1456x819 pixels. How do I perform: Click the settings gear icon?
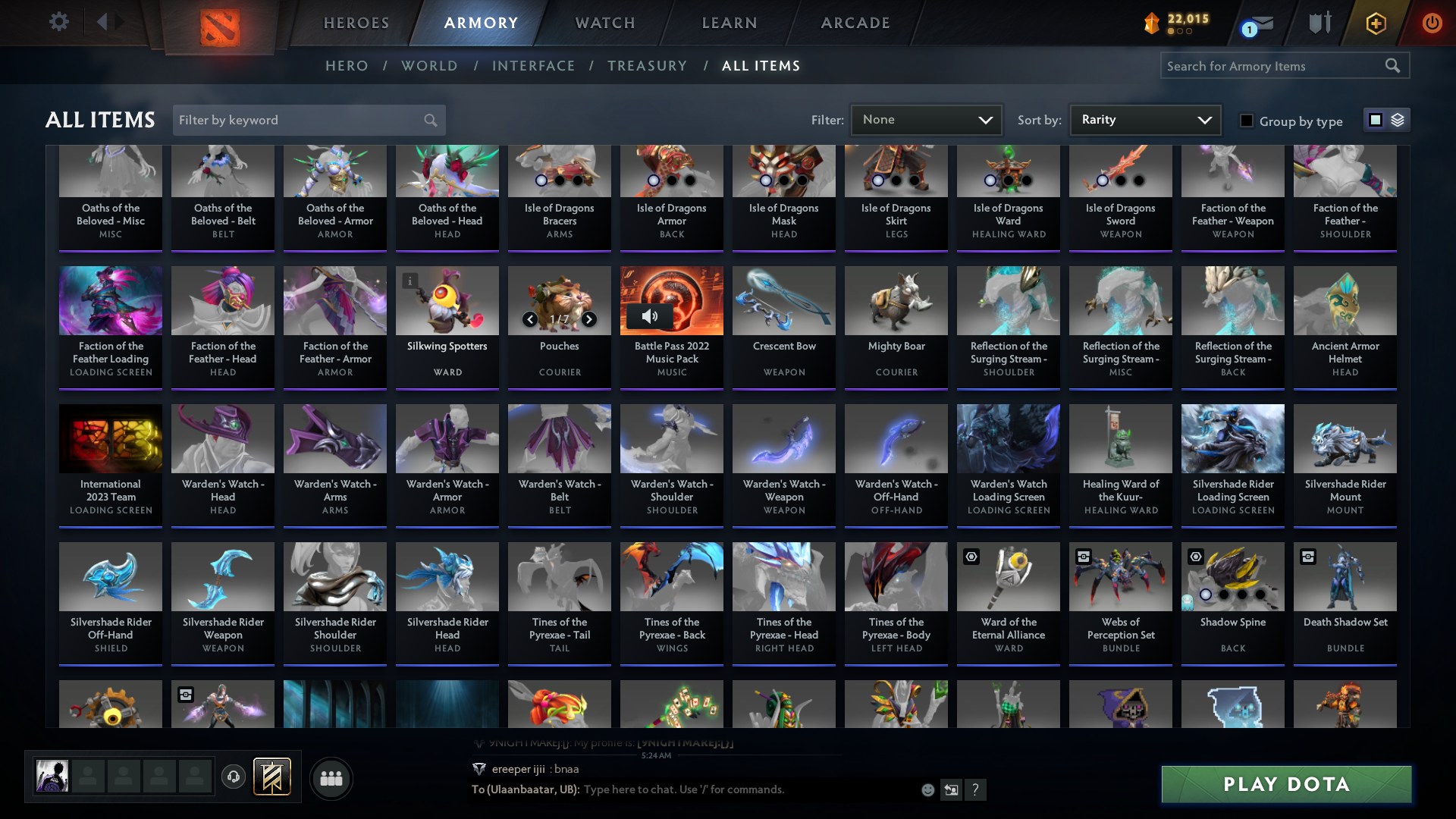pos(58,21)
